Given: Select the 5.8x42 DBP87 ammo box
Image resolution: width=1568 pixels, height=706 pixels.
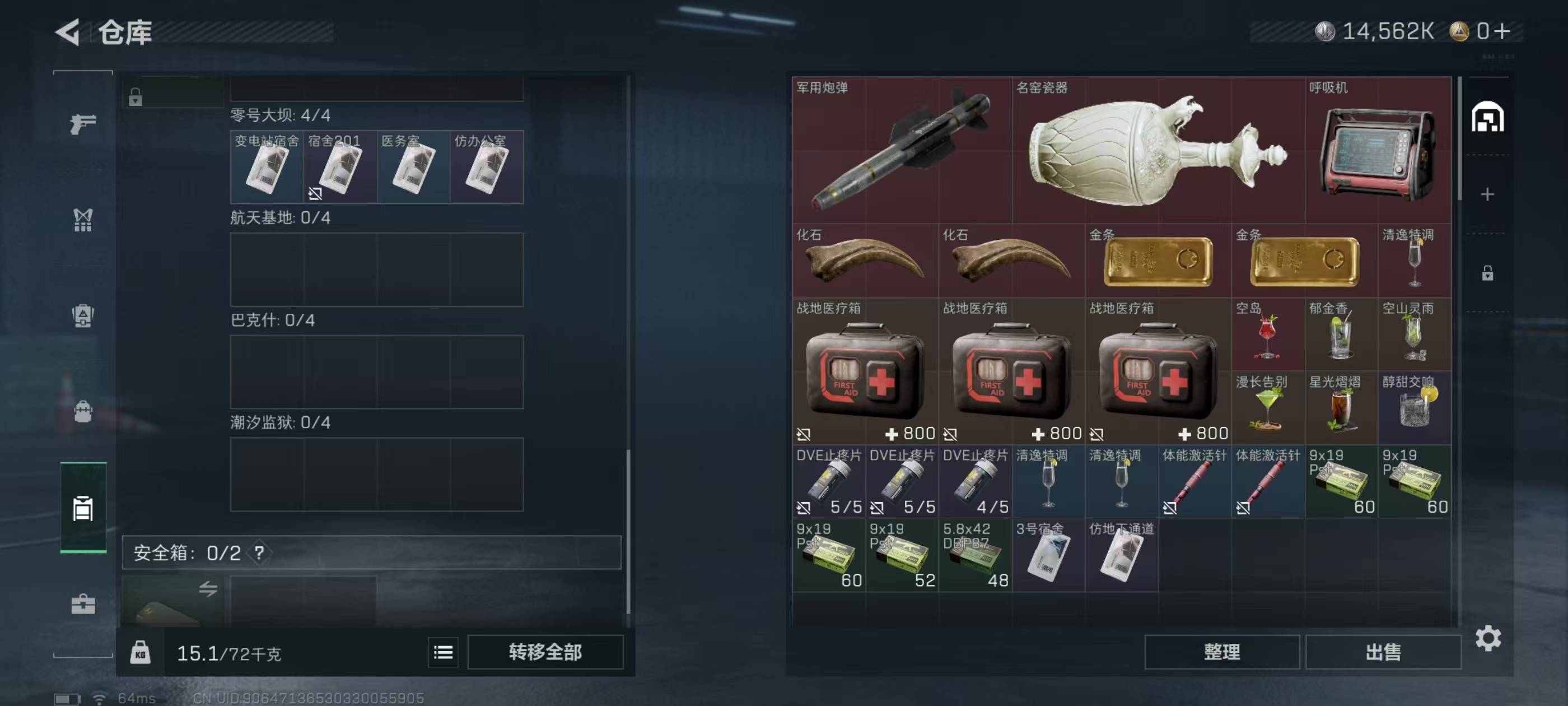Looking at the screenshot, I should pyautogui.click(x=975, y=555).
